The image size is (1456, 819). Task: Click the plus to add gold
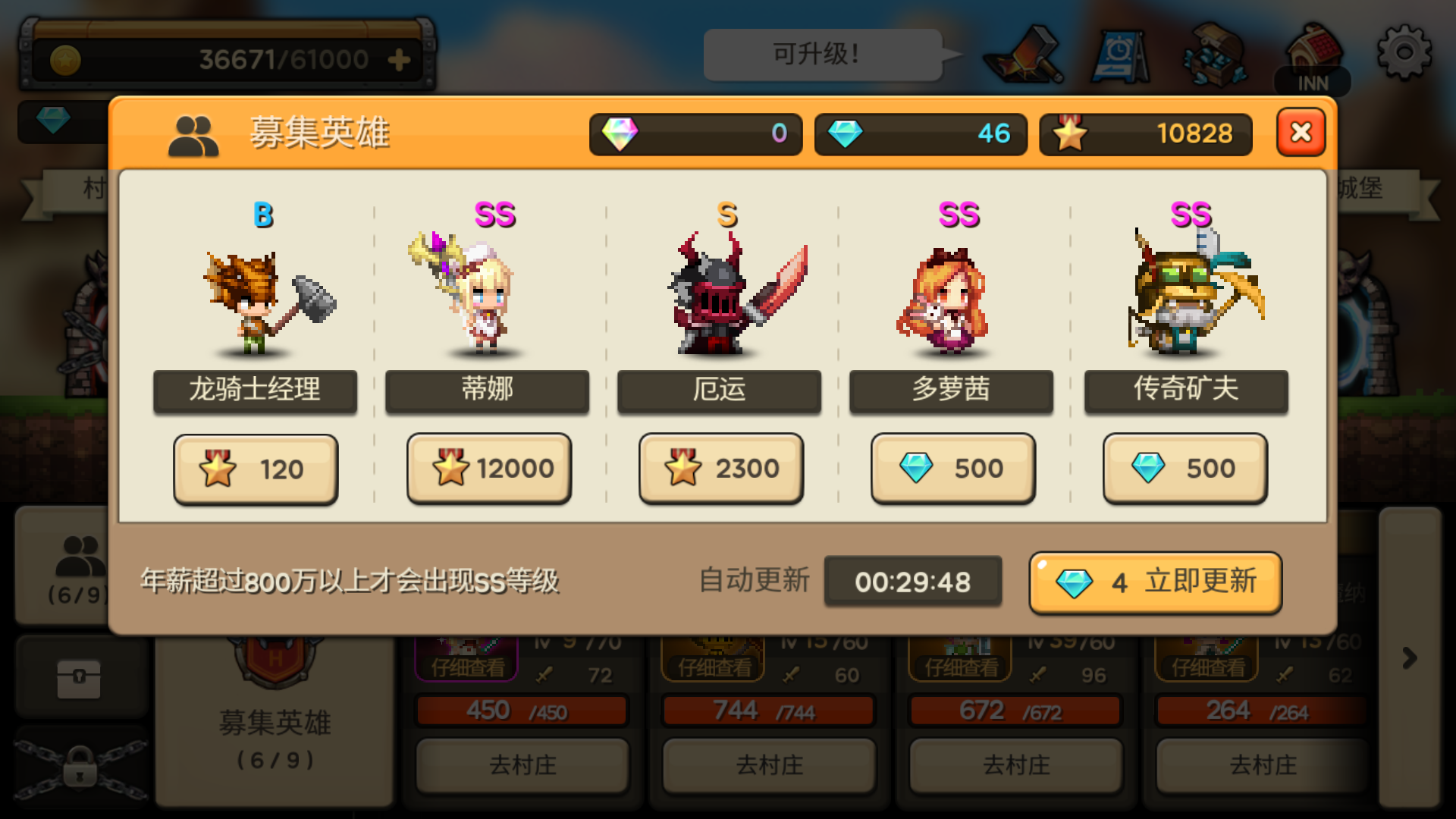(397, 58)
